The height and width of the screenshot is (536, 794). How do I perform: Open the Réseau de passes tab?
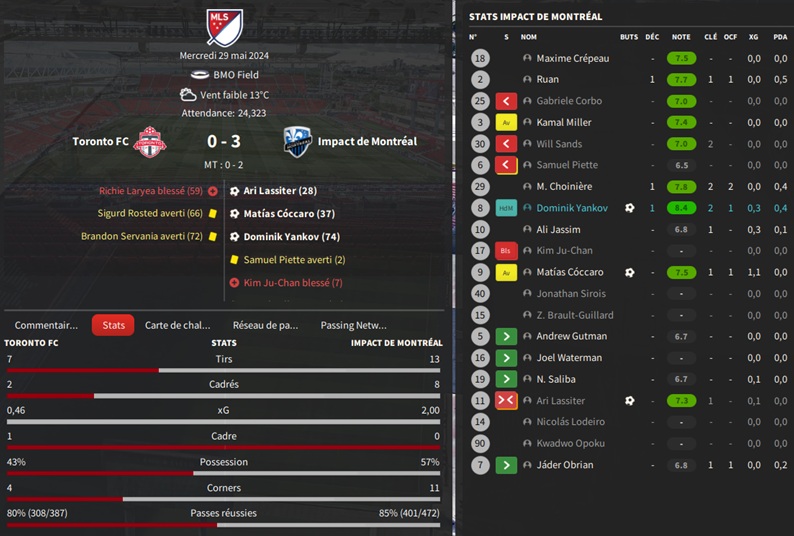(265, 325)
